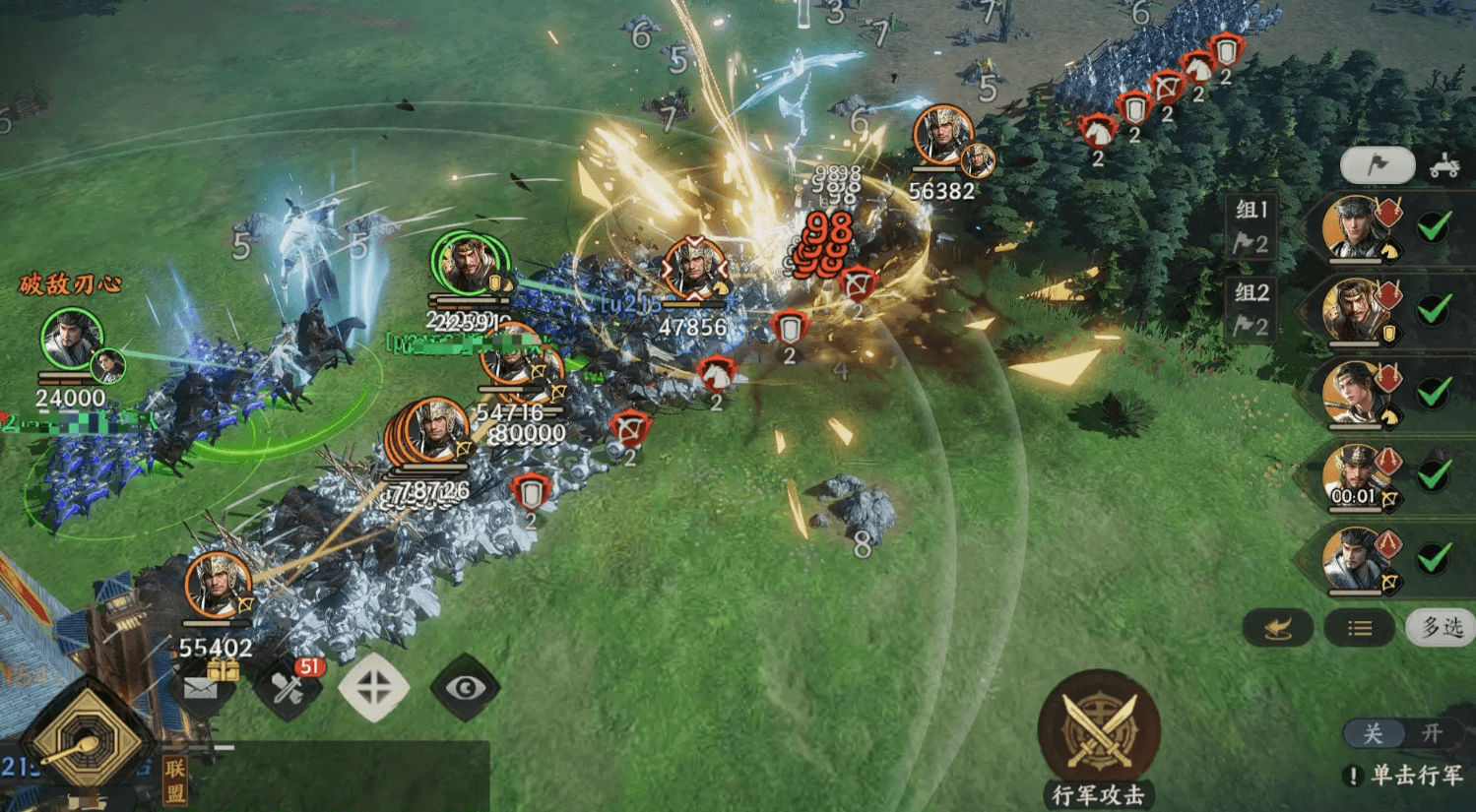Toggle the eye visibility icon
Screen dimensions: 1476x812
pos(465,688)
